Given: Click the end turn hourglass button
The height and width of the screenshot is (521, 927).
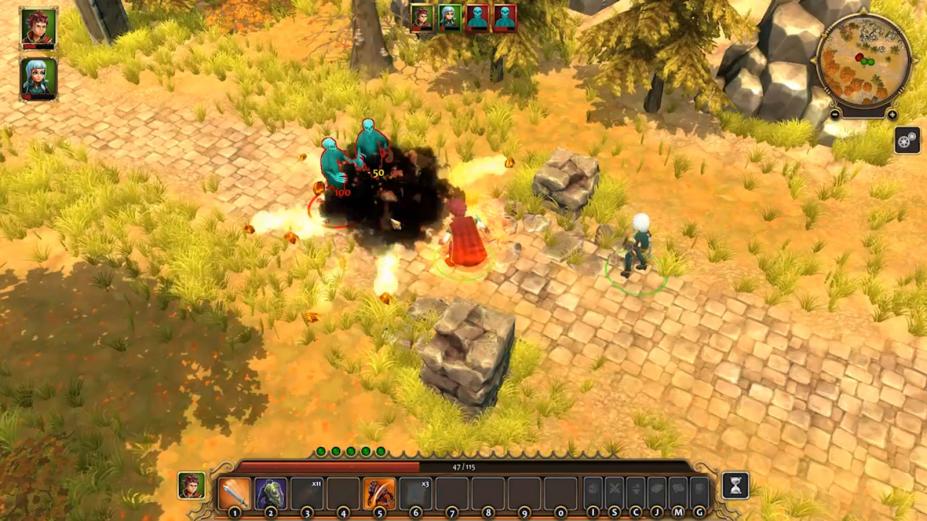Looking at the screenshot, I should 735,486.
